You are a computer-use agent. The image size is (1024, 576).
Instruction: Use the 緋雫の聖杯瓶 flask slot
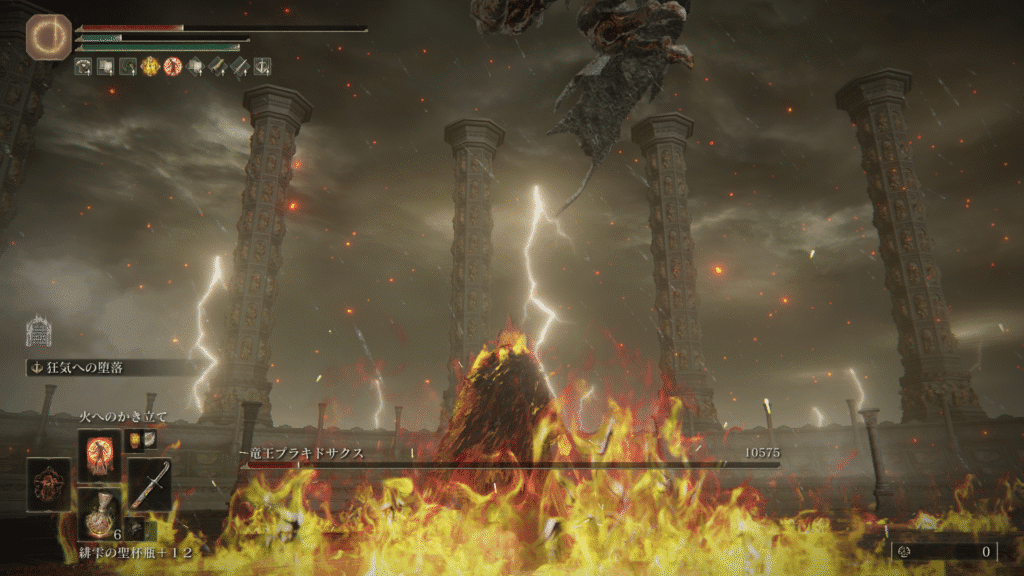(x=100, y=514)
